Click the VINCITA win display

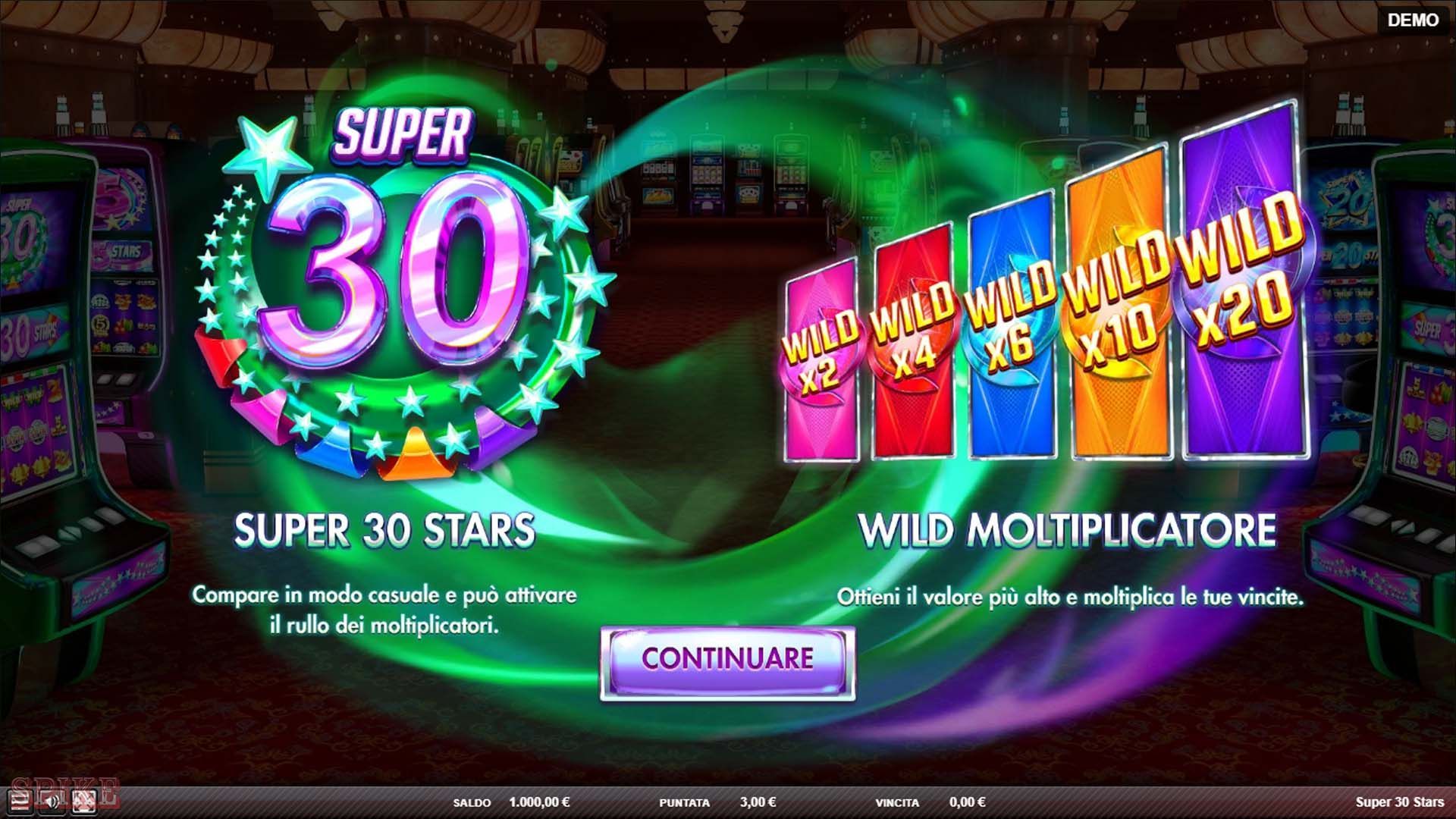click(x=967, y=802)
